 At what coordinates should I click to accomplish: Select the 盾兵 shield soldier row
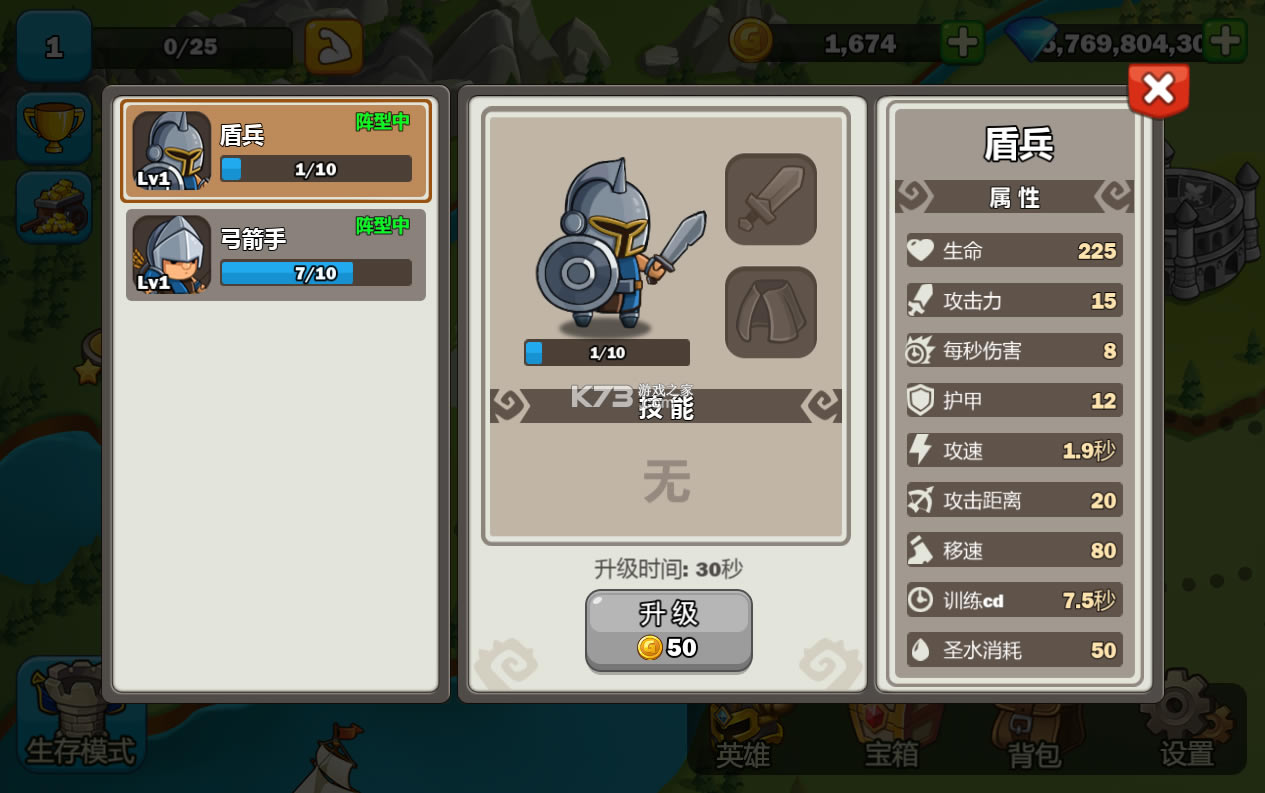tap(276, 151)
